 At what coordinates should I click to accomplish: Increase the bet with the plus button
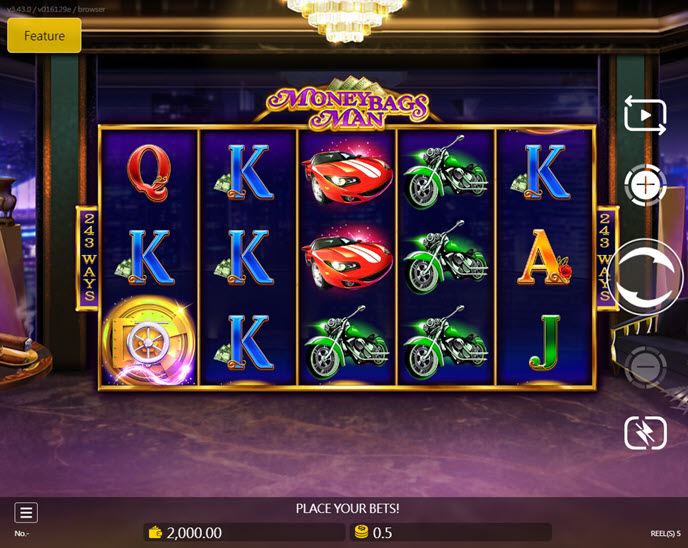pos(645,185)
